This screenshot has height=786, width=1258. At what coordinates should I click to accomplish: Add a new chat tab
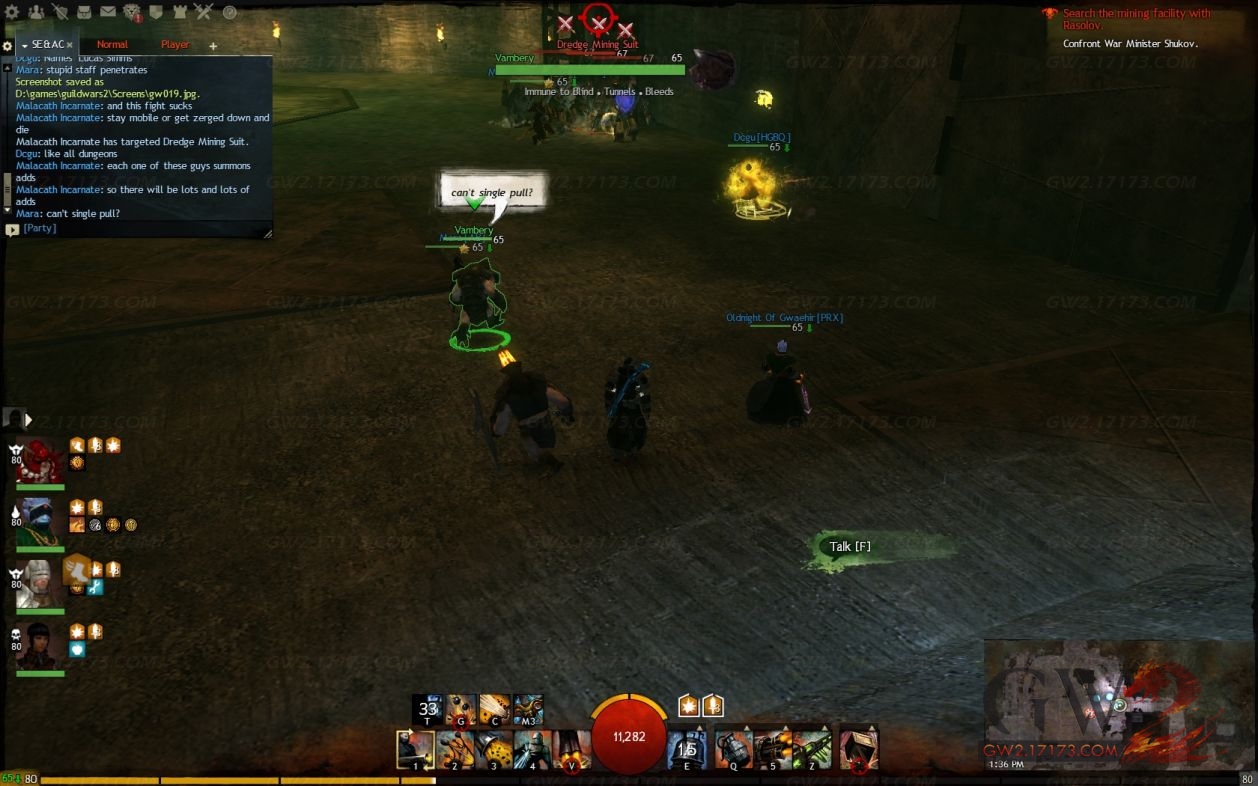213,46
